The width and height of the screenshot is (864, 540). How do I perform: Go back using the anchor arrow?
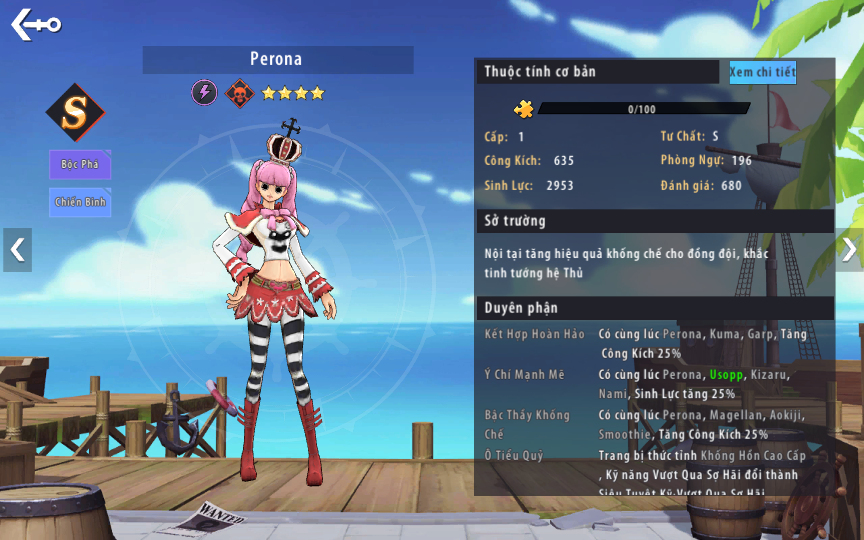tap(36, 24)
